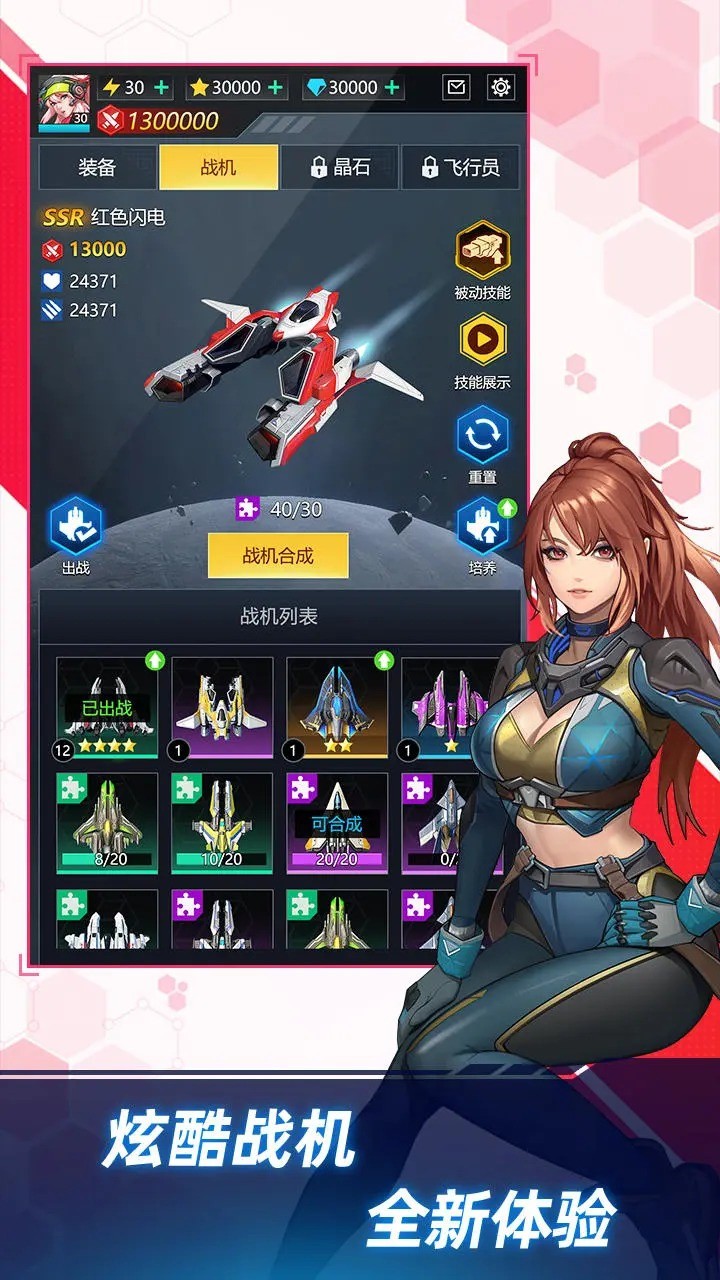This screenshot has height=1280, width=720.
Task: Switch to the 装备 tab
Action: click(x=97, y=167)
